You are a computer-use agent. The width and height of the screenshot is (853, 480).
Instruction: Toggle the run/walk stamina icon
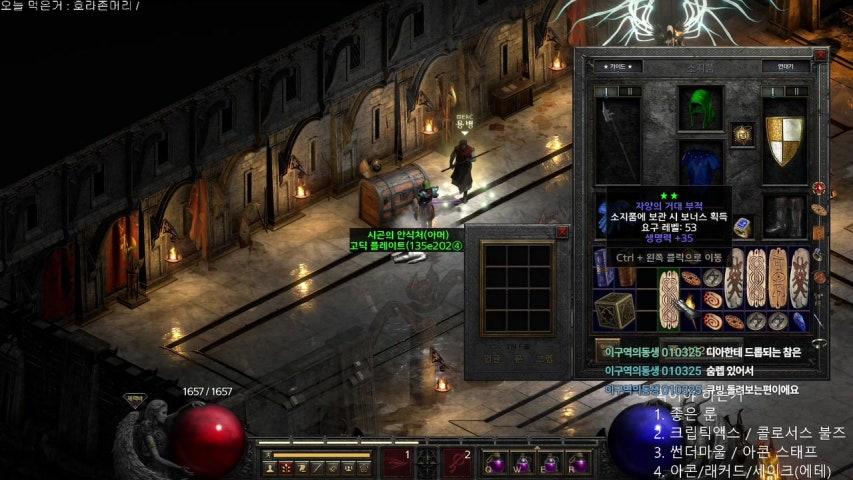(x=268, y=455)
